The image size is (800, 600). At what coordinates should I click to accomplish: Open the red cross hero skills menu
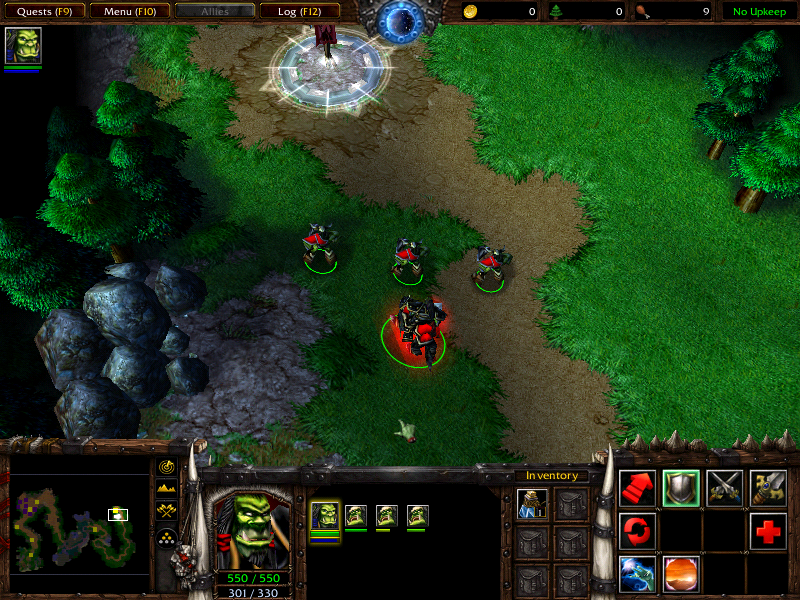[x=768, y=531]
